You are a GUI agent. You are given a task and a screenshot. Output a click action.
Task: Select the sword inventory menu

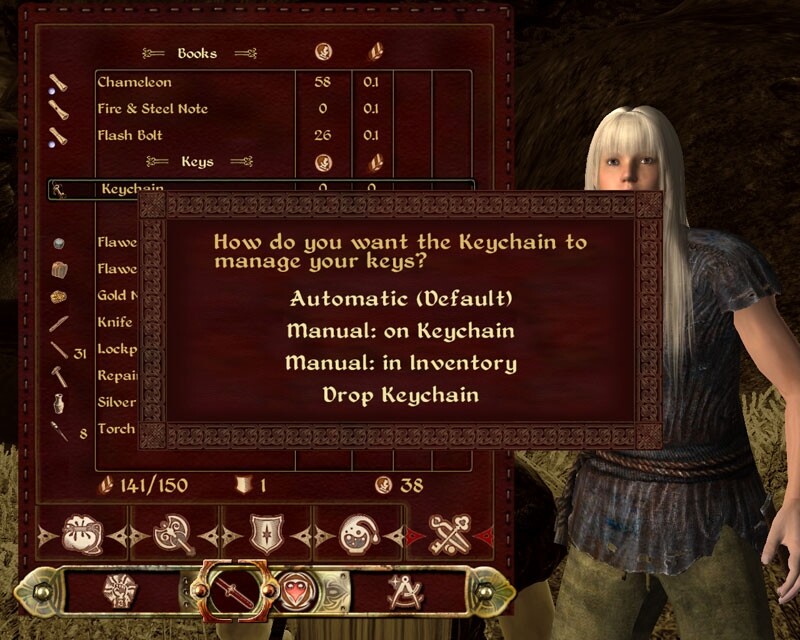(x=227, y=590)
